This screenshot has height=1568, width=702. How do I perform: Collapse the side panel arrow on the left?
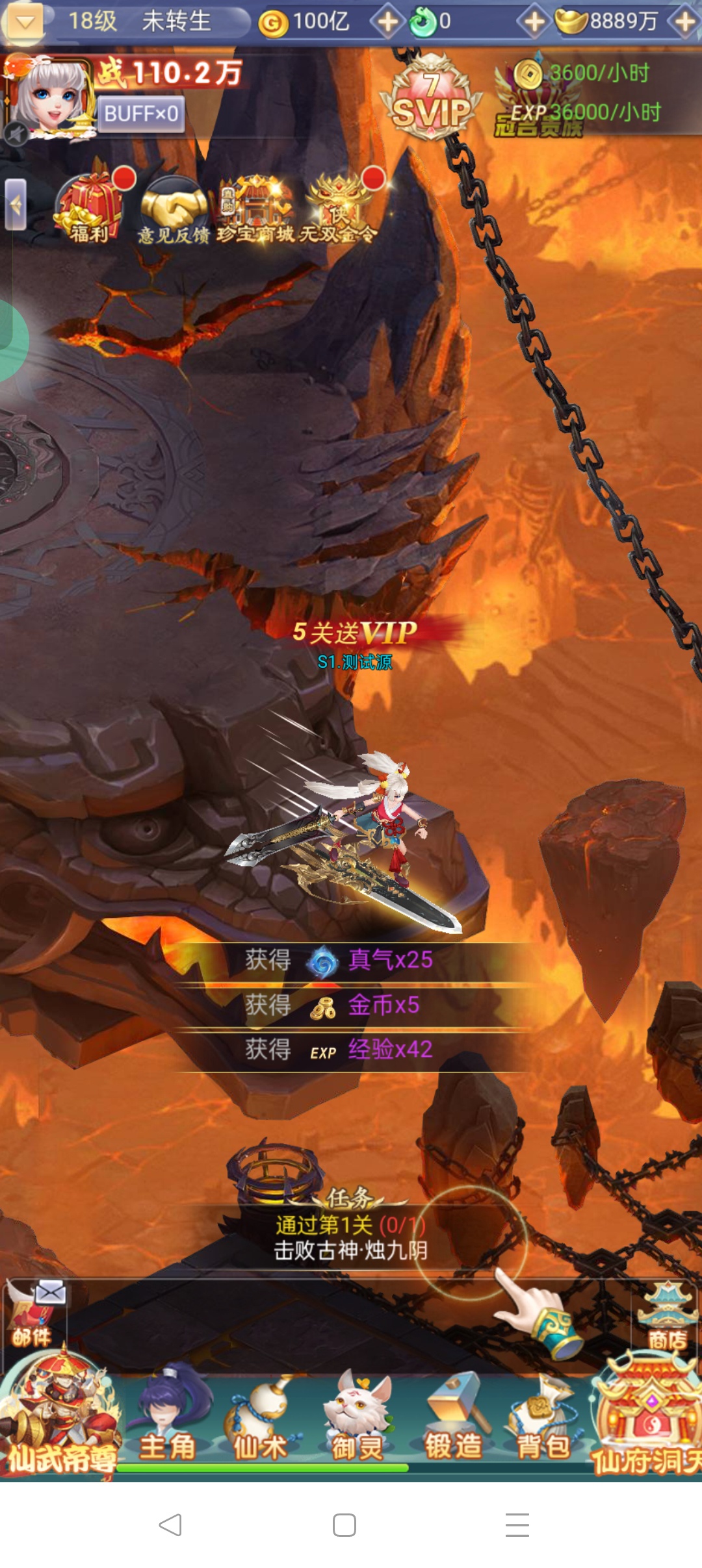[x=15, y=205]
